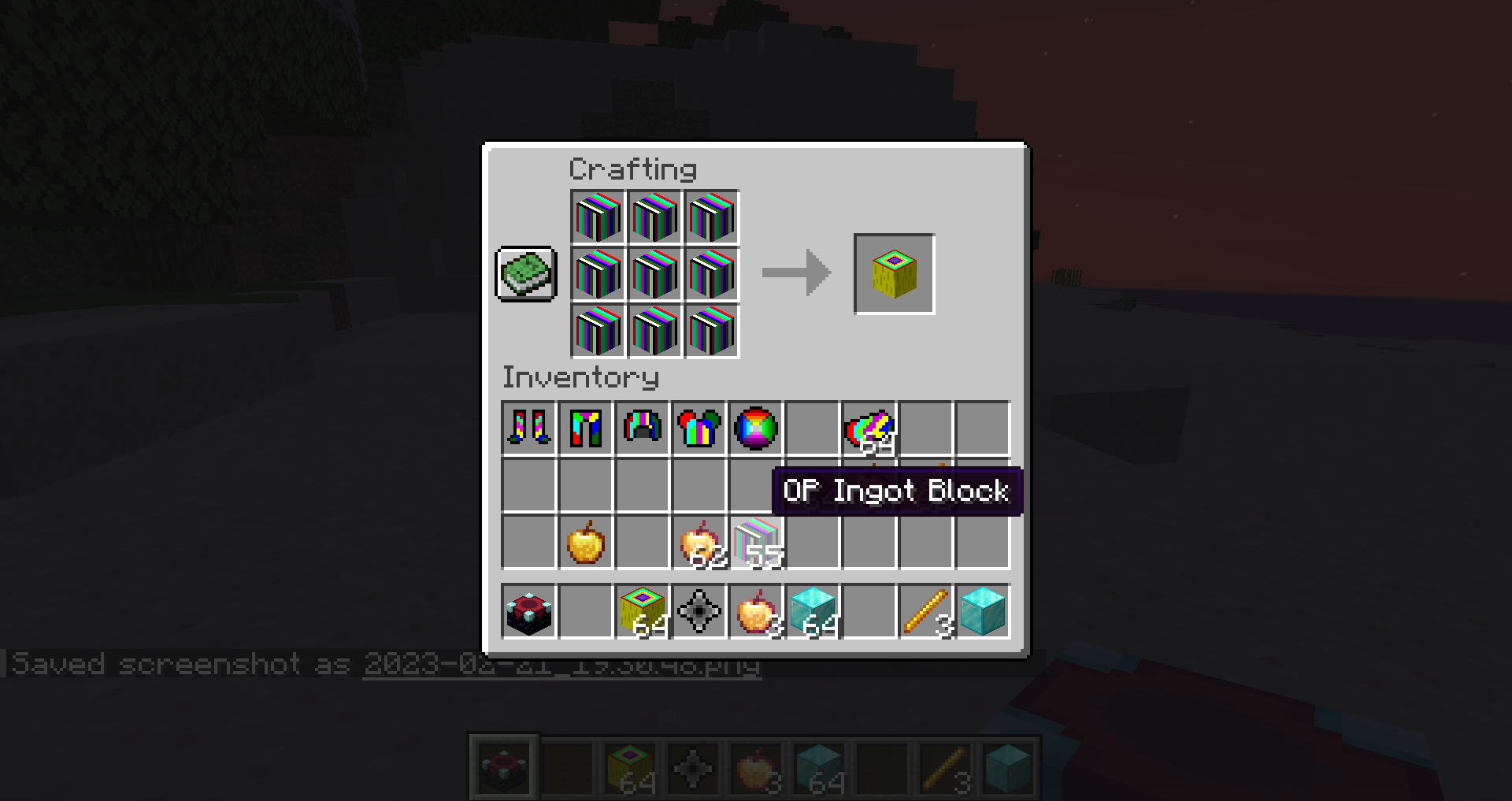The width and height of the screenshot is (1512, 801).
Task: Click the golden rod stack of 3
Action: tap(926, 610)
